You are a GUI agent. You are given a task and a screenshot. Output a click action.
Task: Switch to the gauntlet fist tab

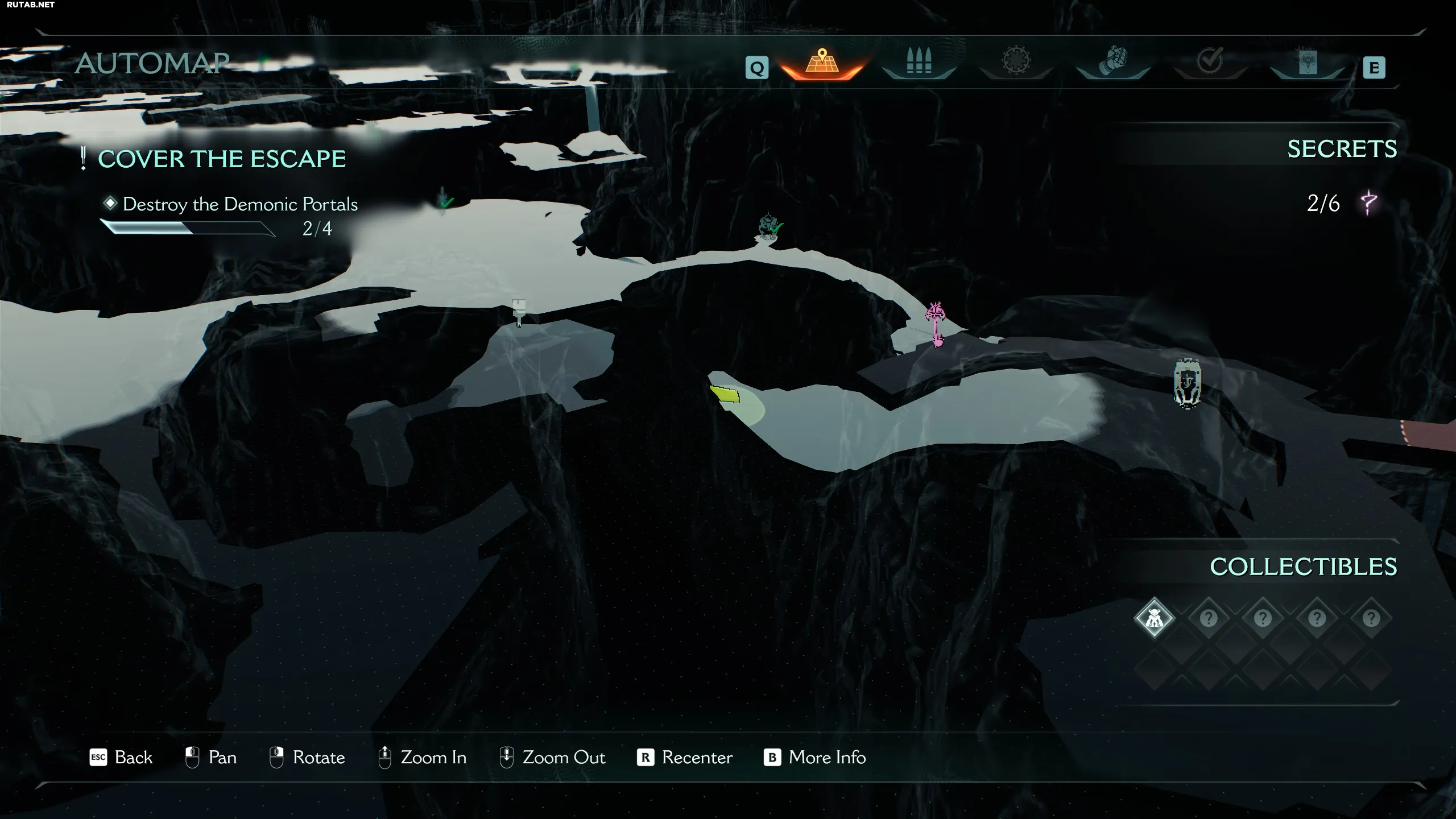coord(1113,63)
